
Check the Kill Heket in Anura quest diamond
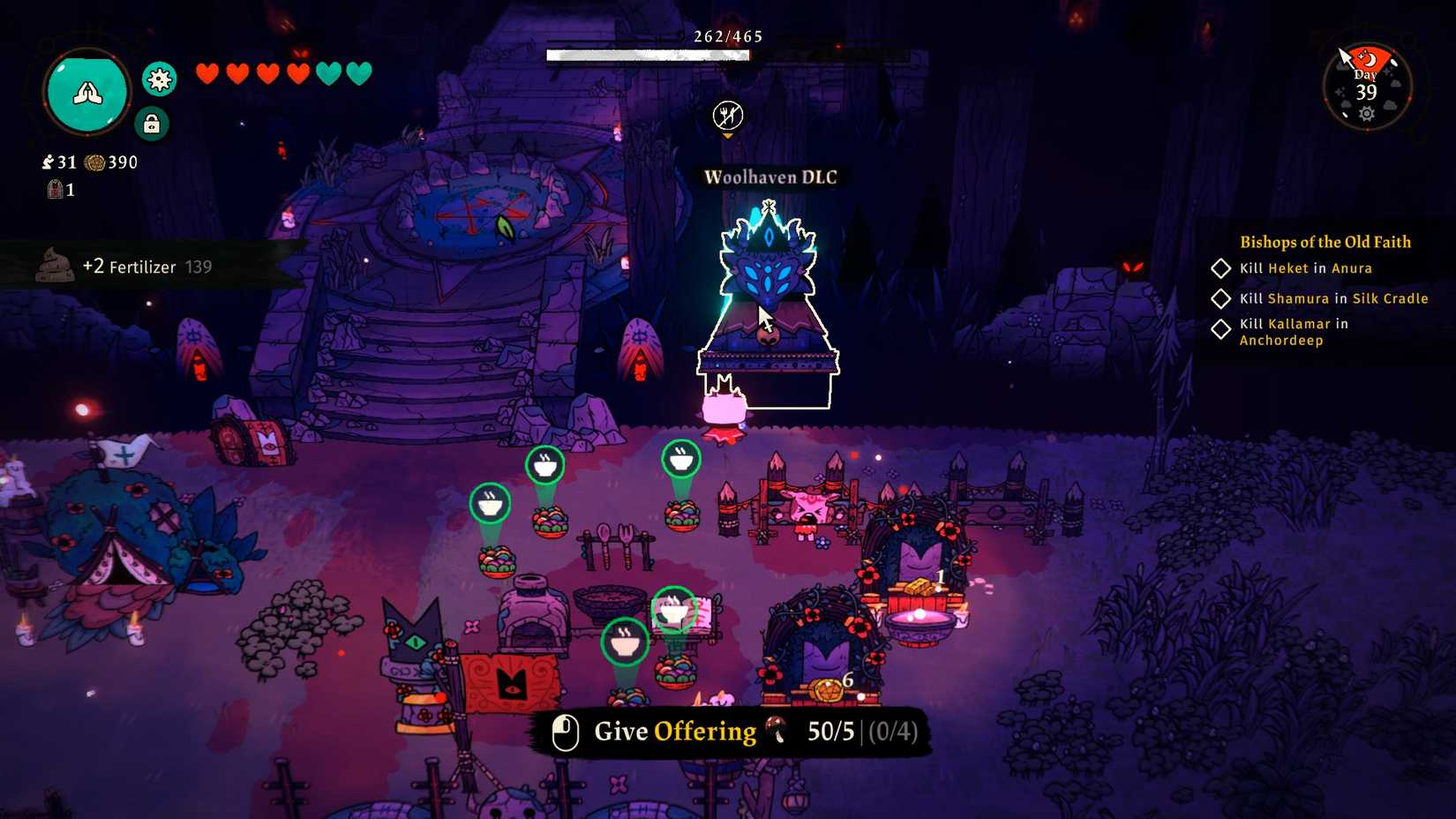(x=1223, y=268)
